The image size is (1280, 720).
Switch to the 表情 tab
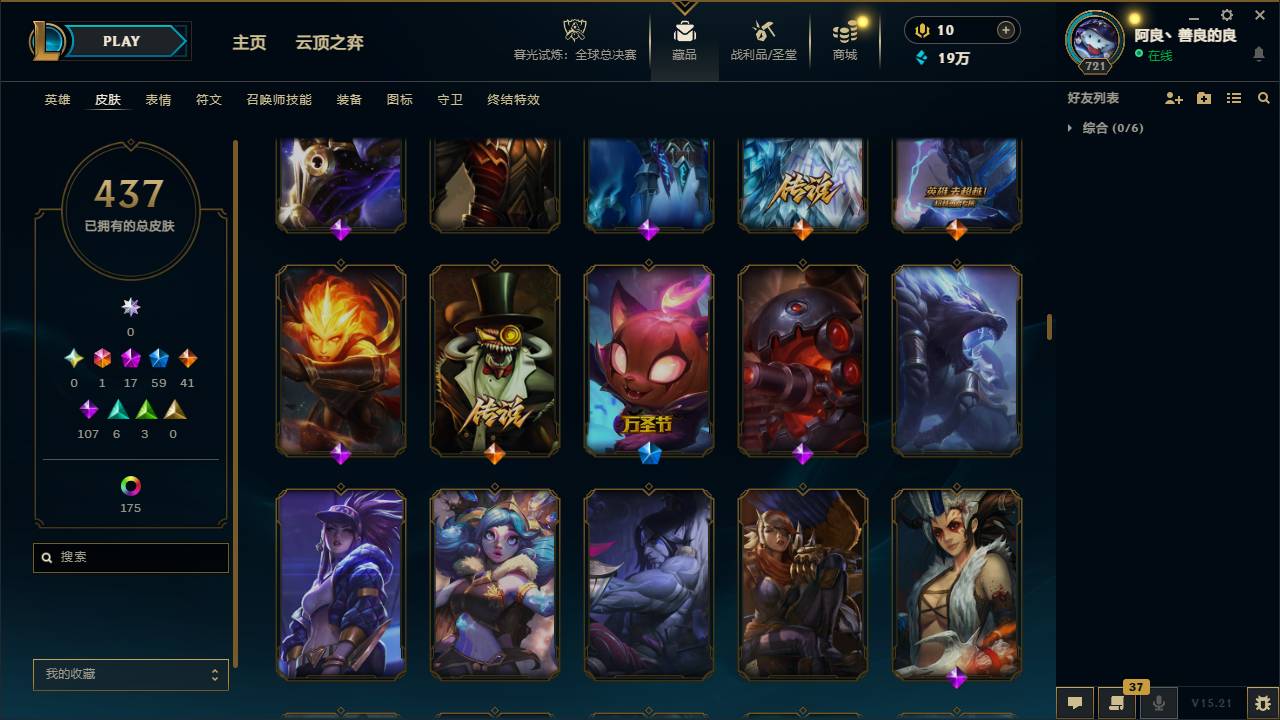pos(160,100)
